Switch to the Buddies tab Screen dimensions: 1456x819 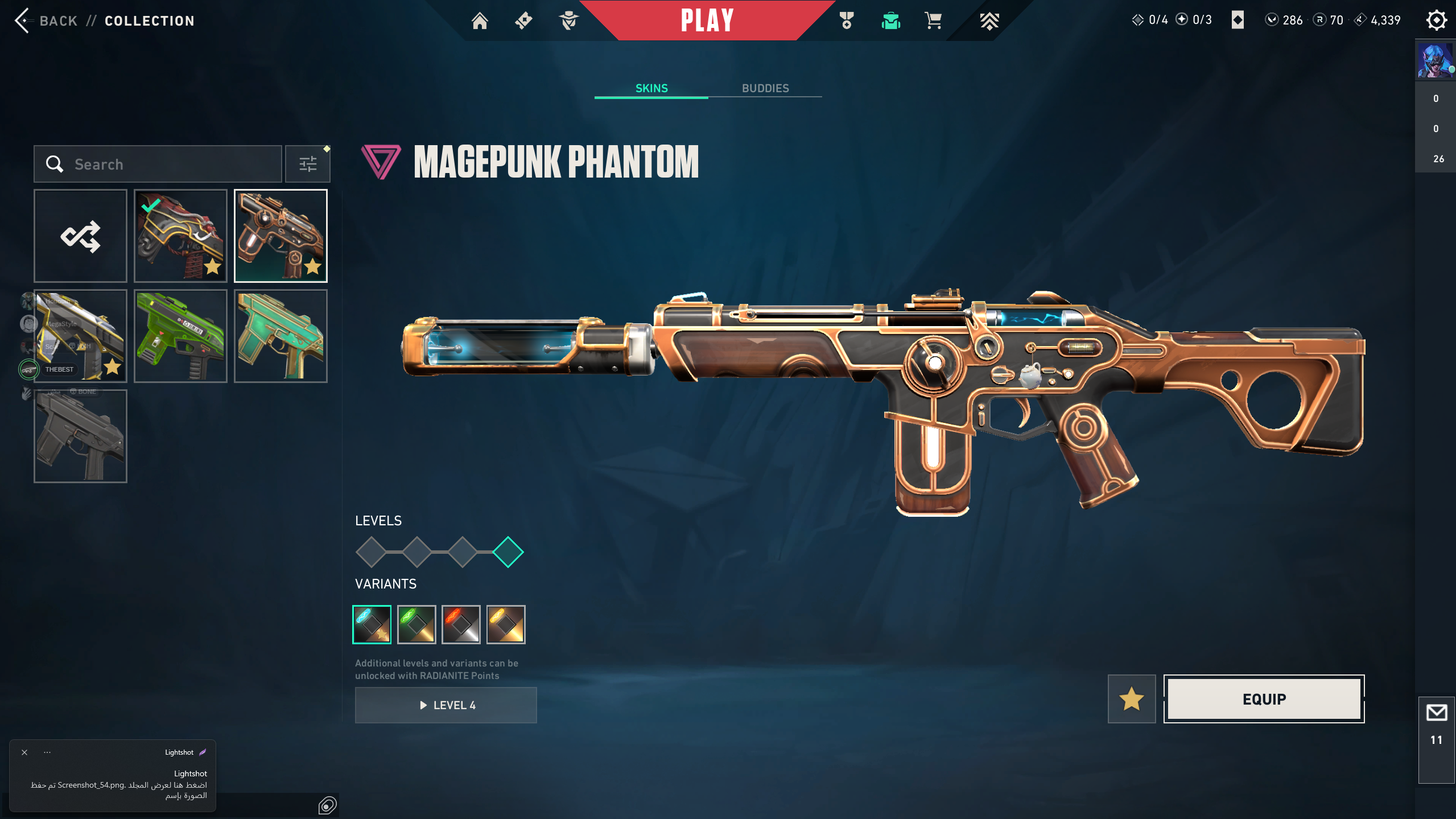(x=765, y=88)
